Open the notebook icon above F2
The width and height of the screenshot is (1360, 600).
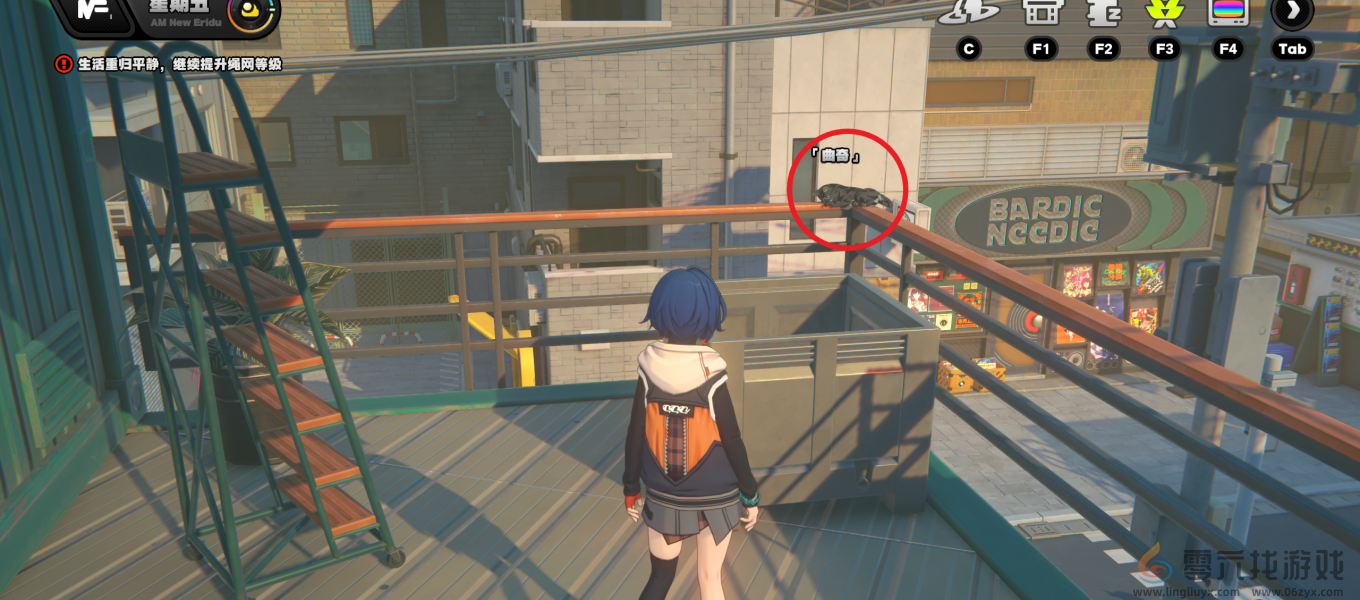(1103, 12)
